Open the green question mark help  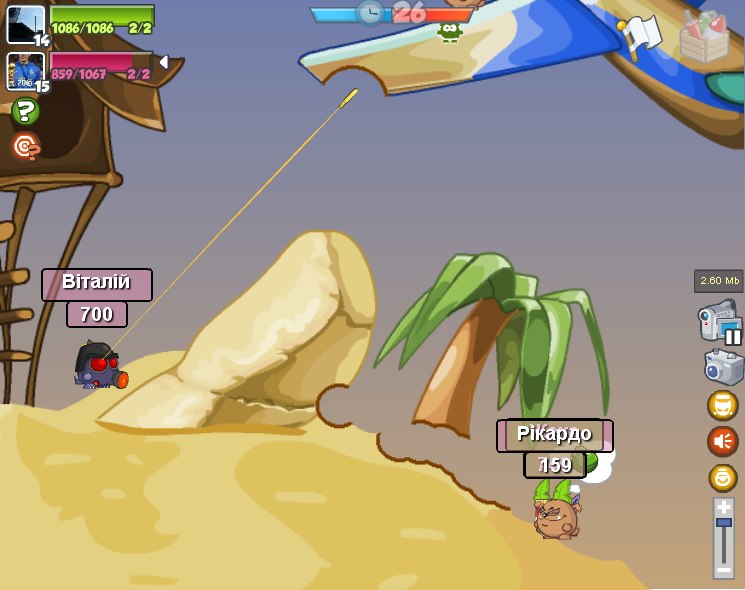tap(25, 112)
